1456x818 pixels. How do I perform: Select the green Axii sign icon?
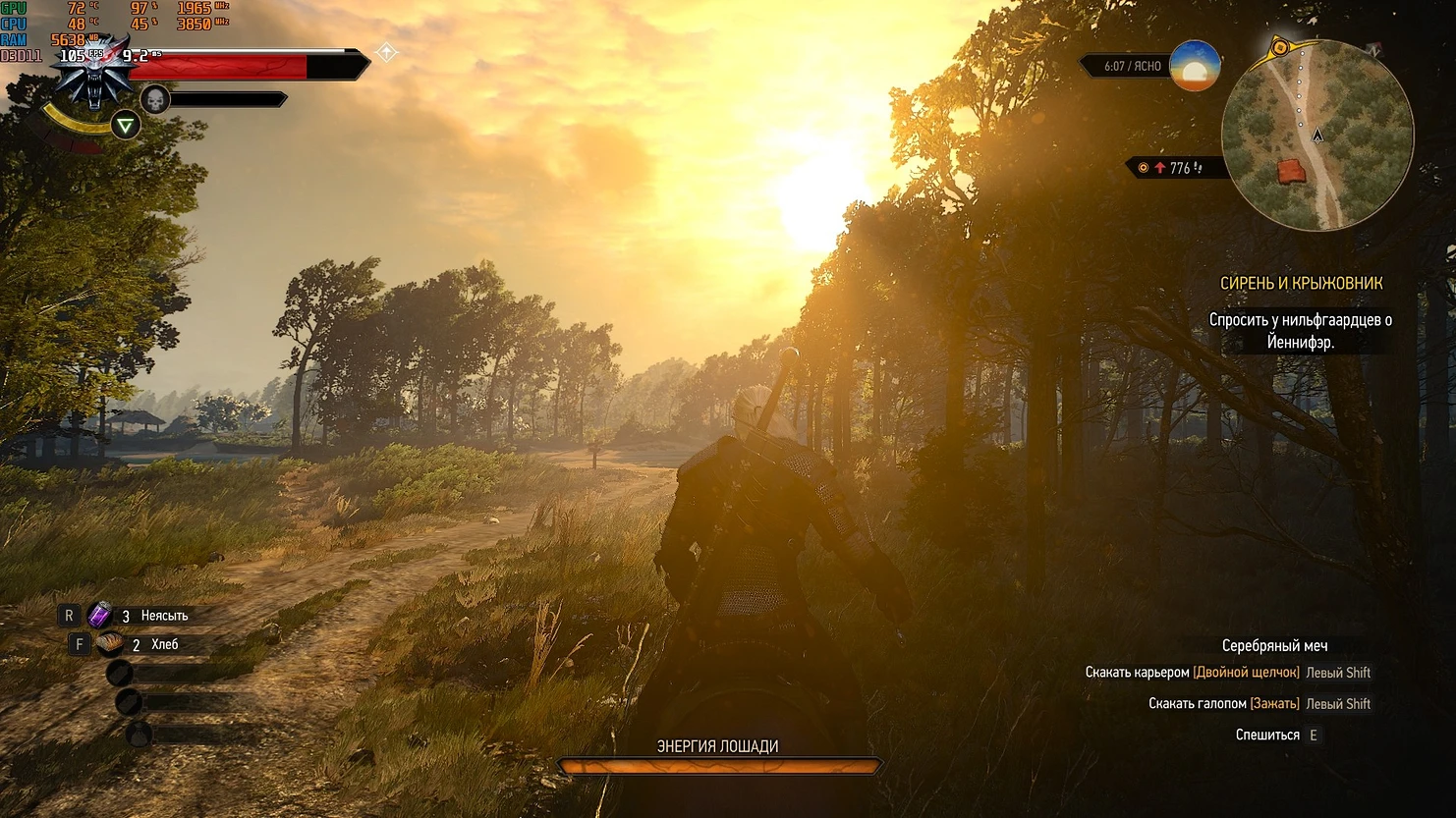point(126,126)
